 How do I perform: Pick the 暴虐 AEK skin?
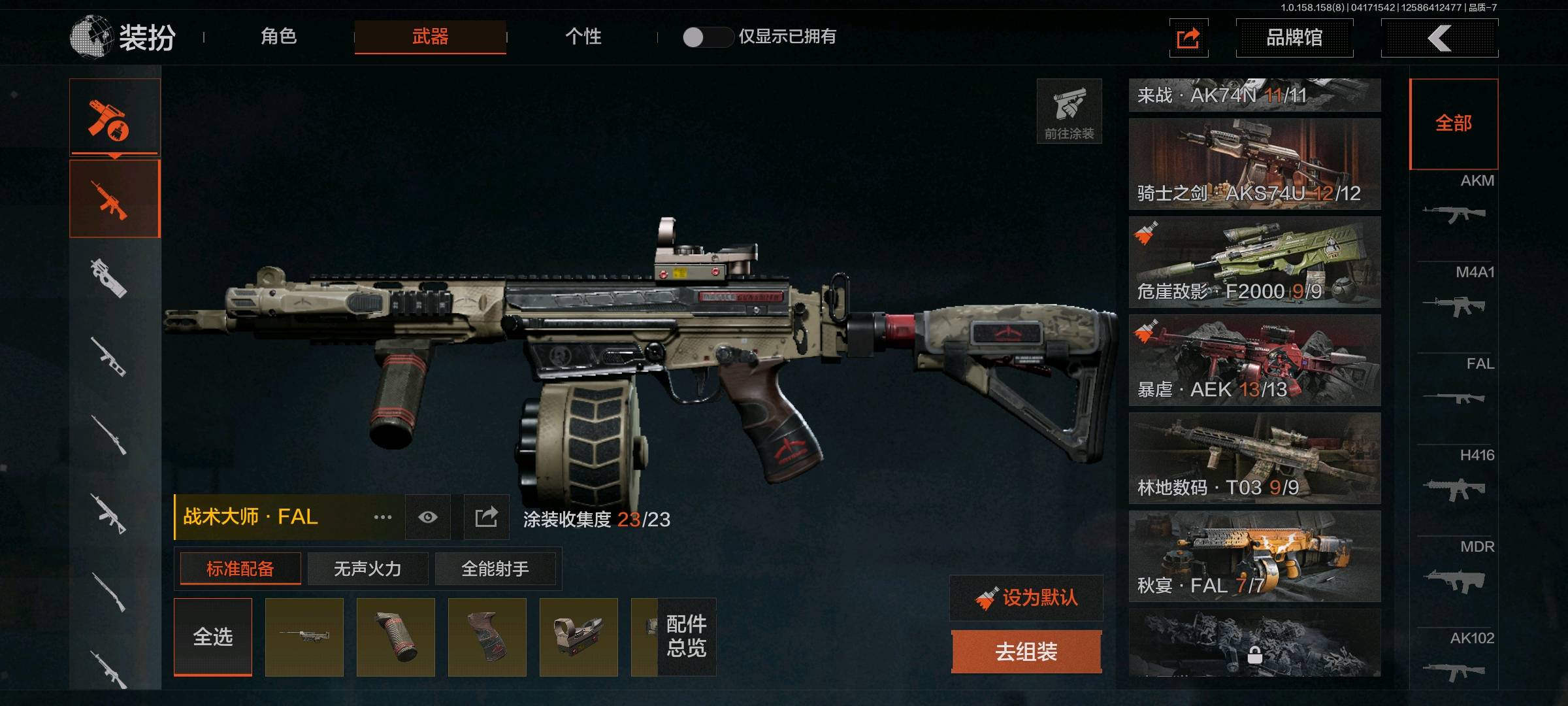1254,360
